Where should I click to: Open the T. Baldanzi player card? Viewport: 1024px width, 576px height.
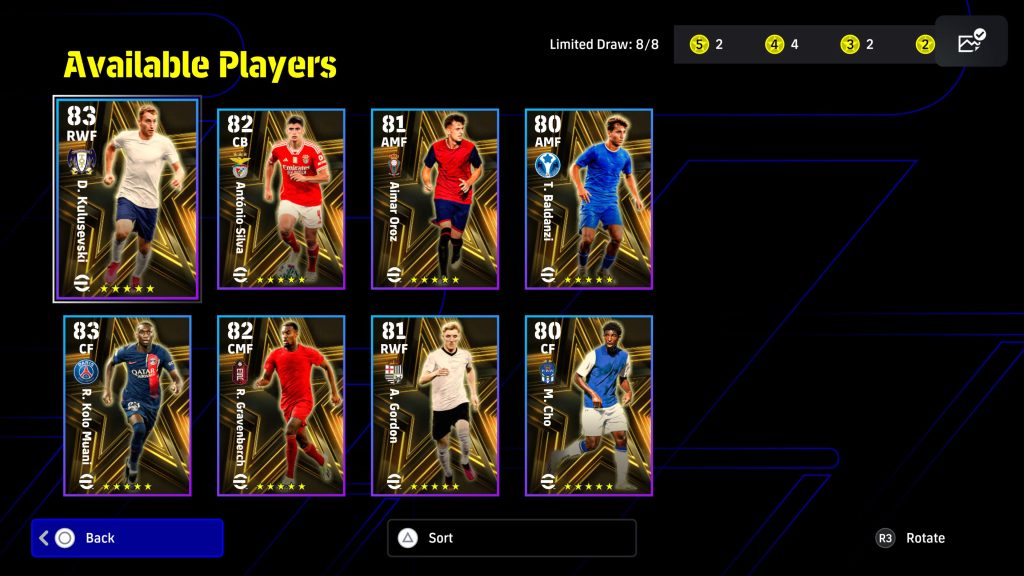(x=589, y=198)
